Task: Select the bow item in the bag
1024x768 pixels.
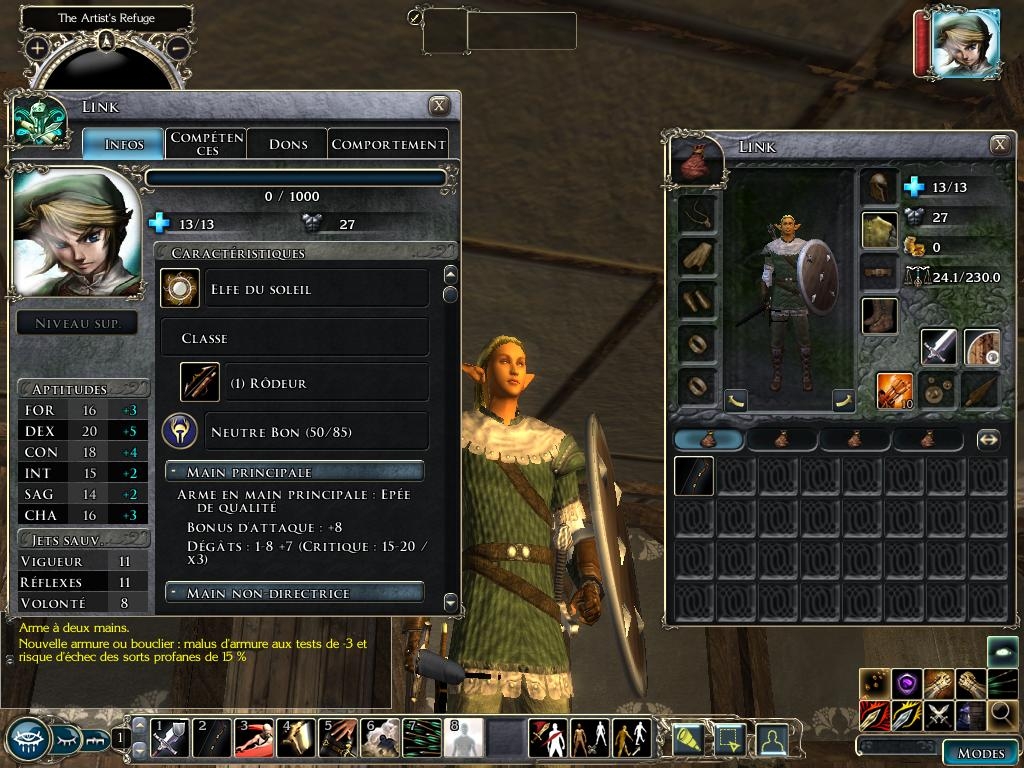Action: 692,476
